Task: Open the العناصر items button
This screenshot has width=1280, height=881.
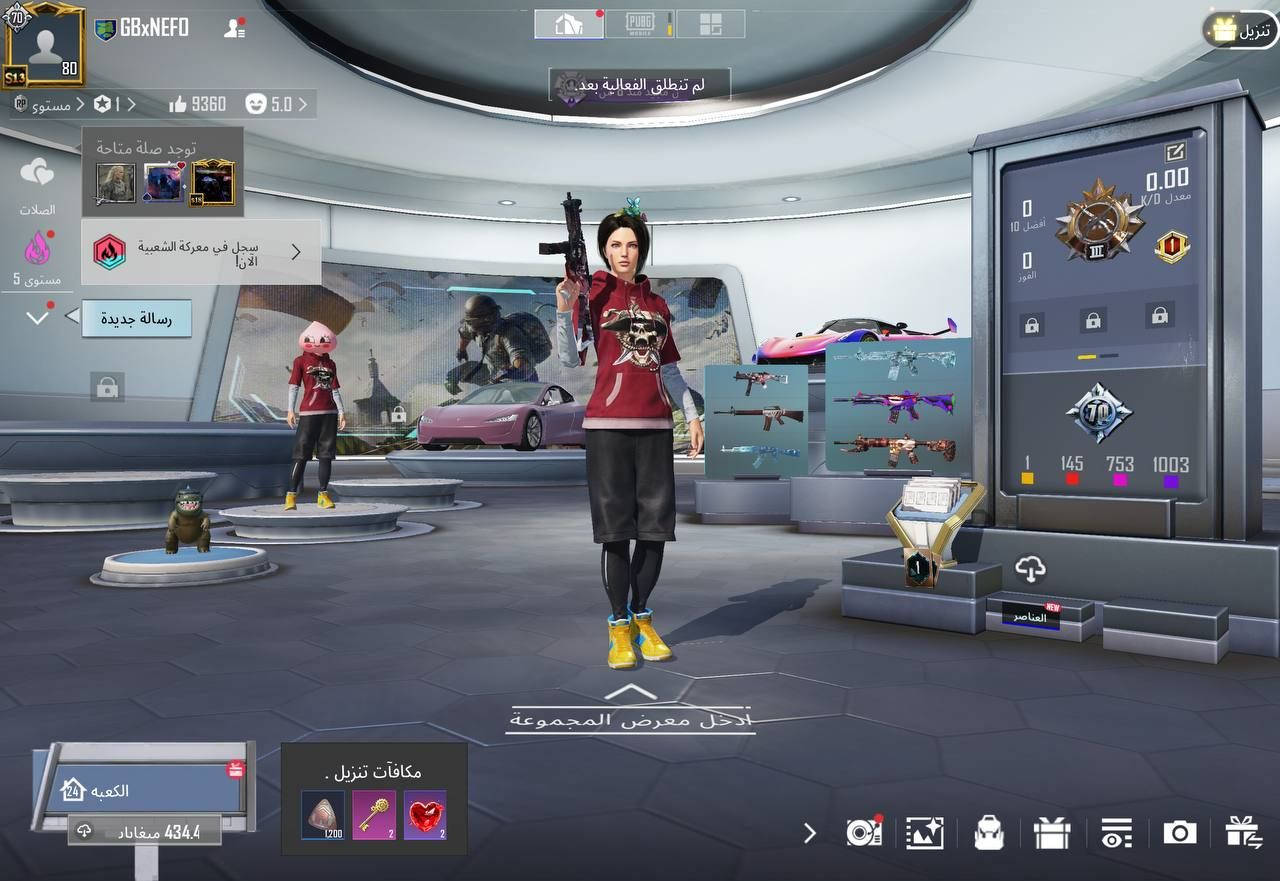Action: [x=1030, y=616]
